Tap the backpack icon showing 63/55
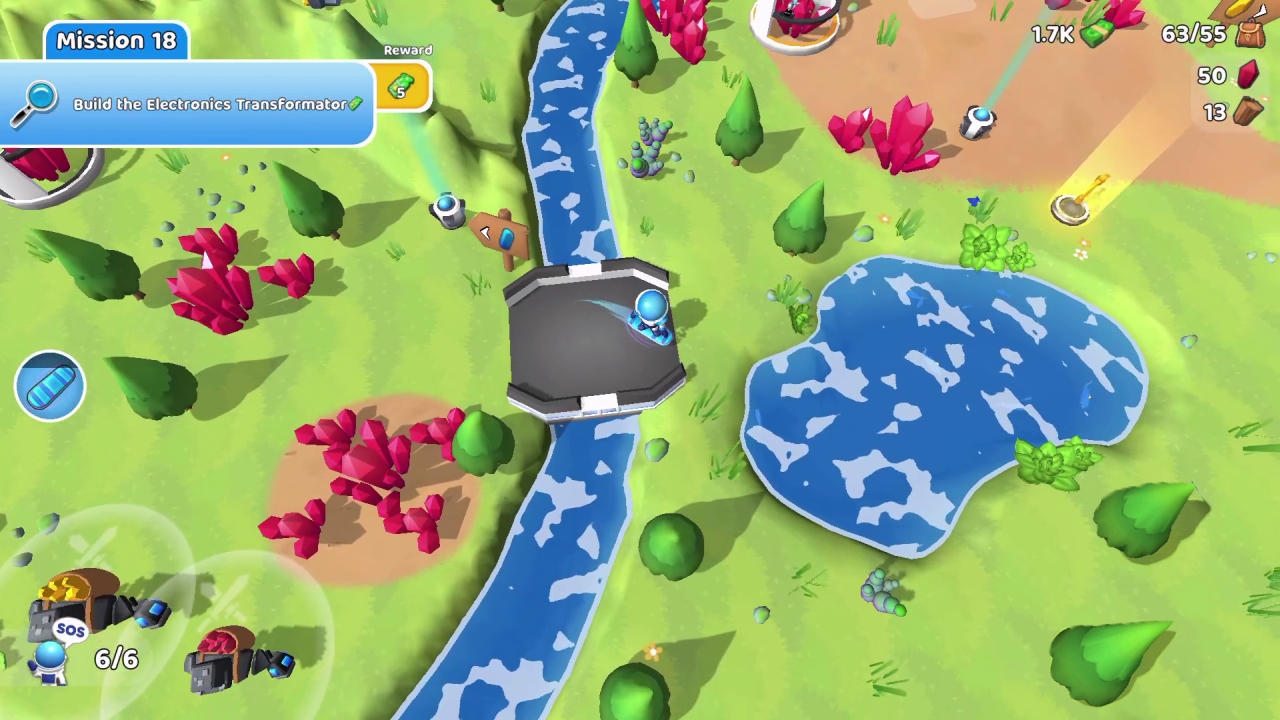1280x720 pixels. tap(1248, 34)
